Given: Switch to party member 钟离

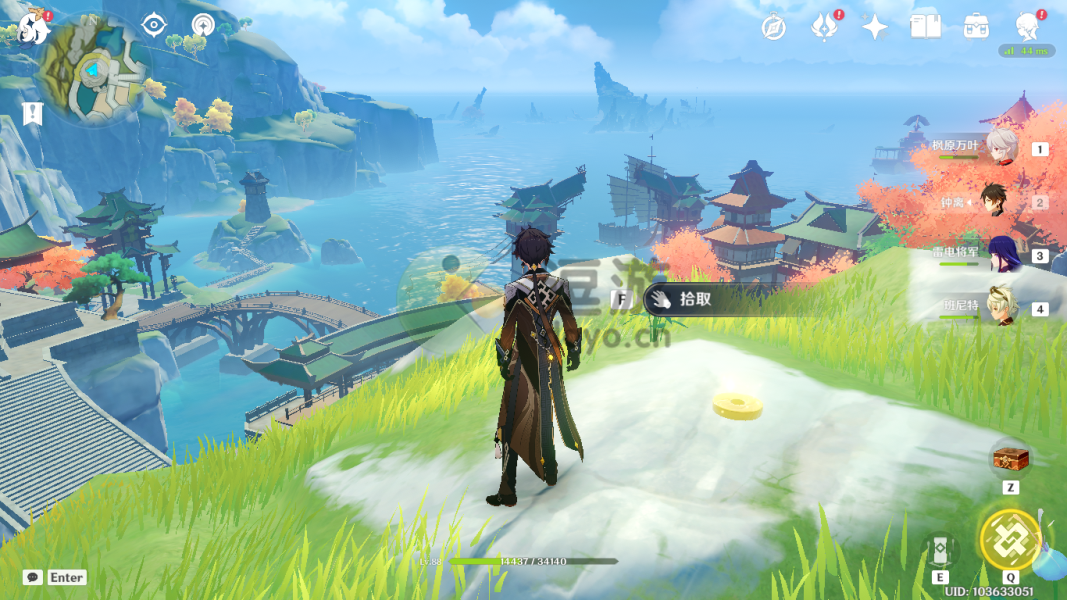Looking at the screenshot, I should click(x=1001, y=202).
